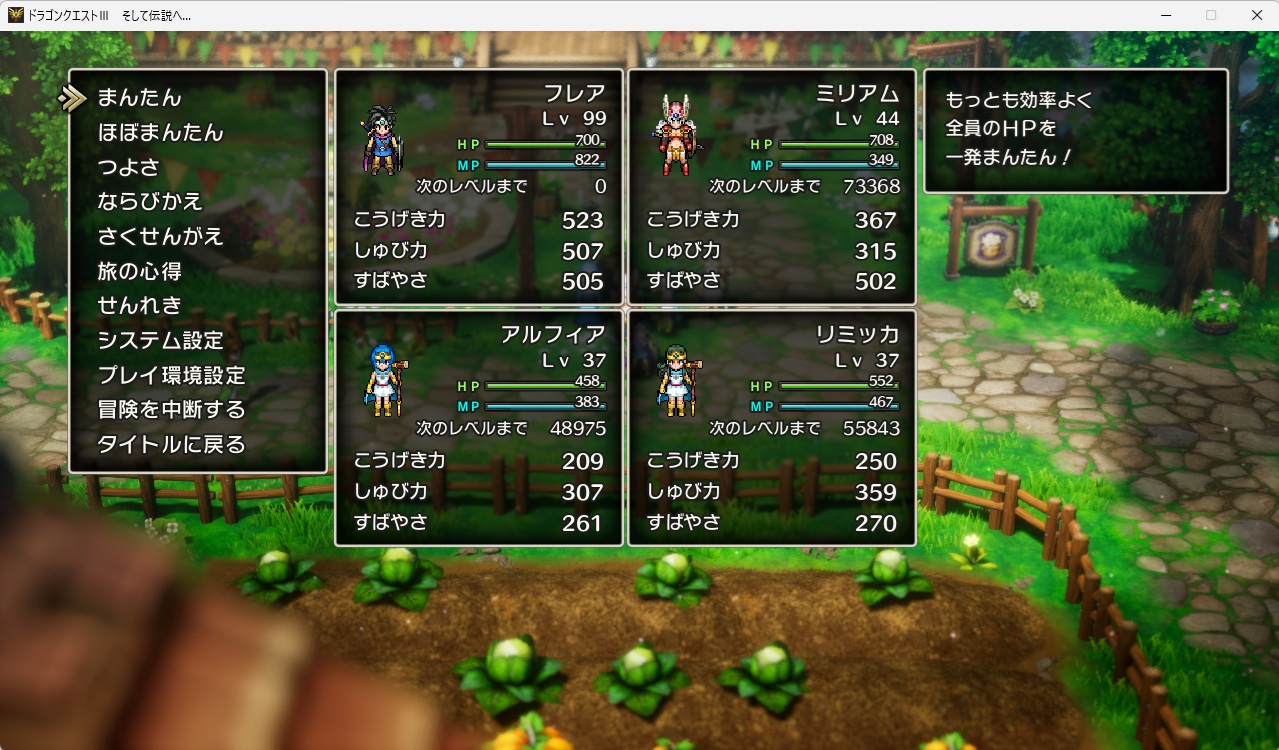Minimize the game window
The image size is (1279, 750).
1165,15
